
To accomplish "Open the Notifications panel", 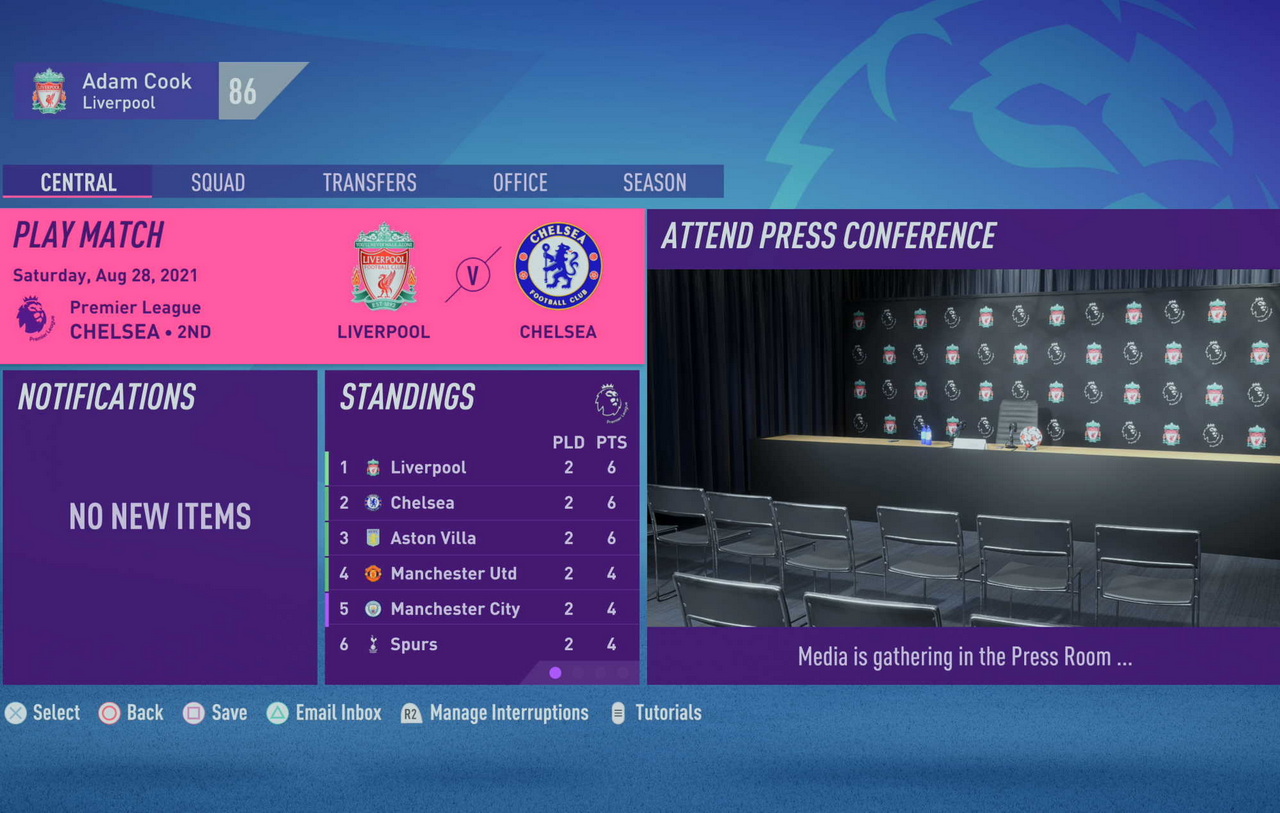I will [160, 527].
